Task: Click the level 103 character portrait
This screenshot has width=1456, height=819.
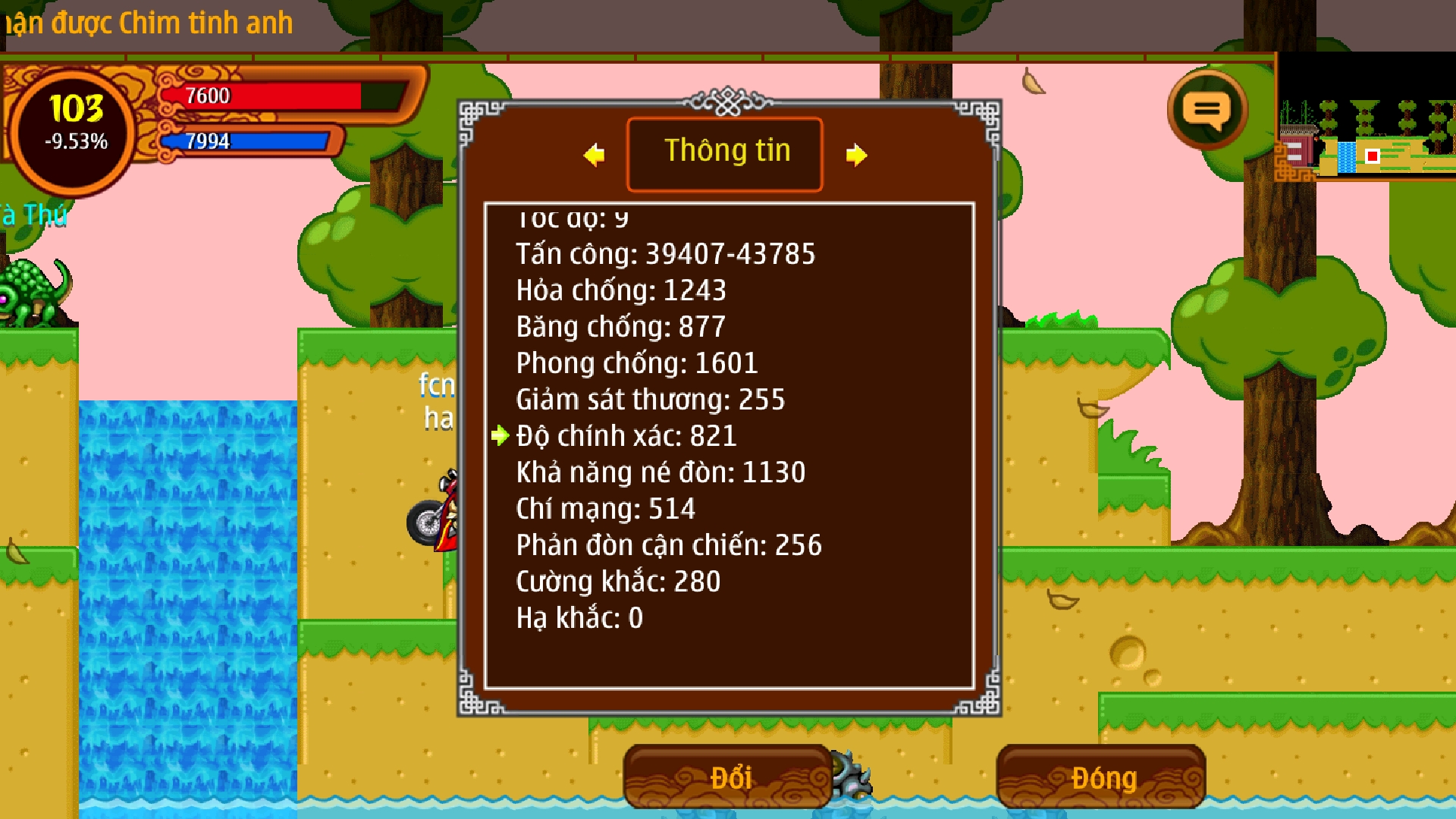Action: 75,130
